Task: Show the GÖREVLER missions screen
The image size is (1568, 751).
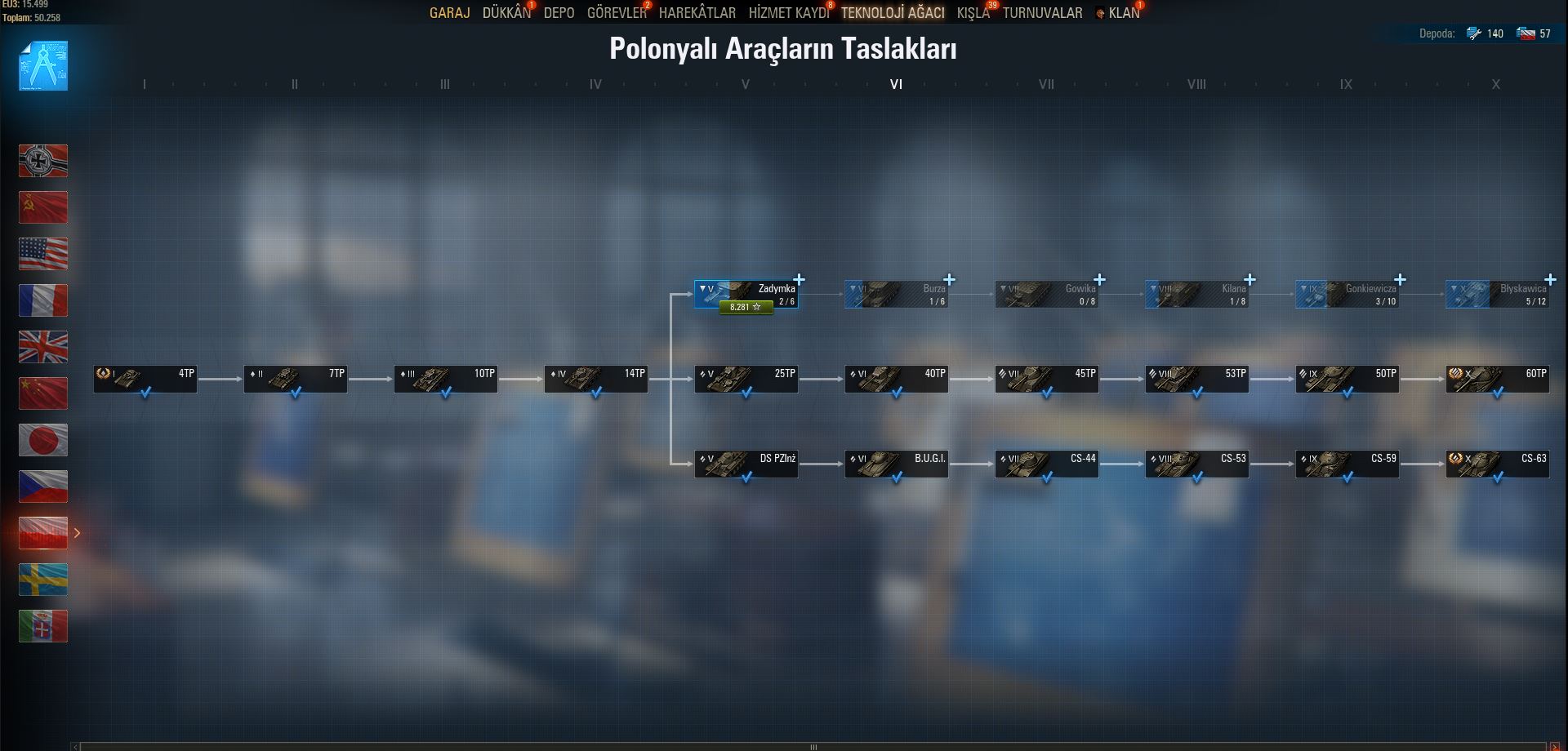Action: tap(616, 13)
